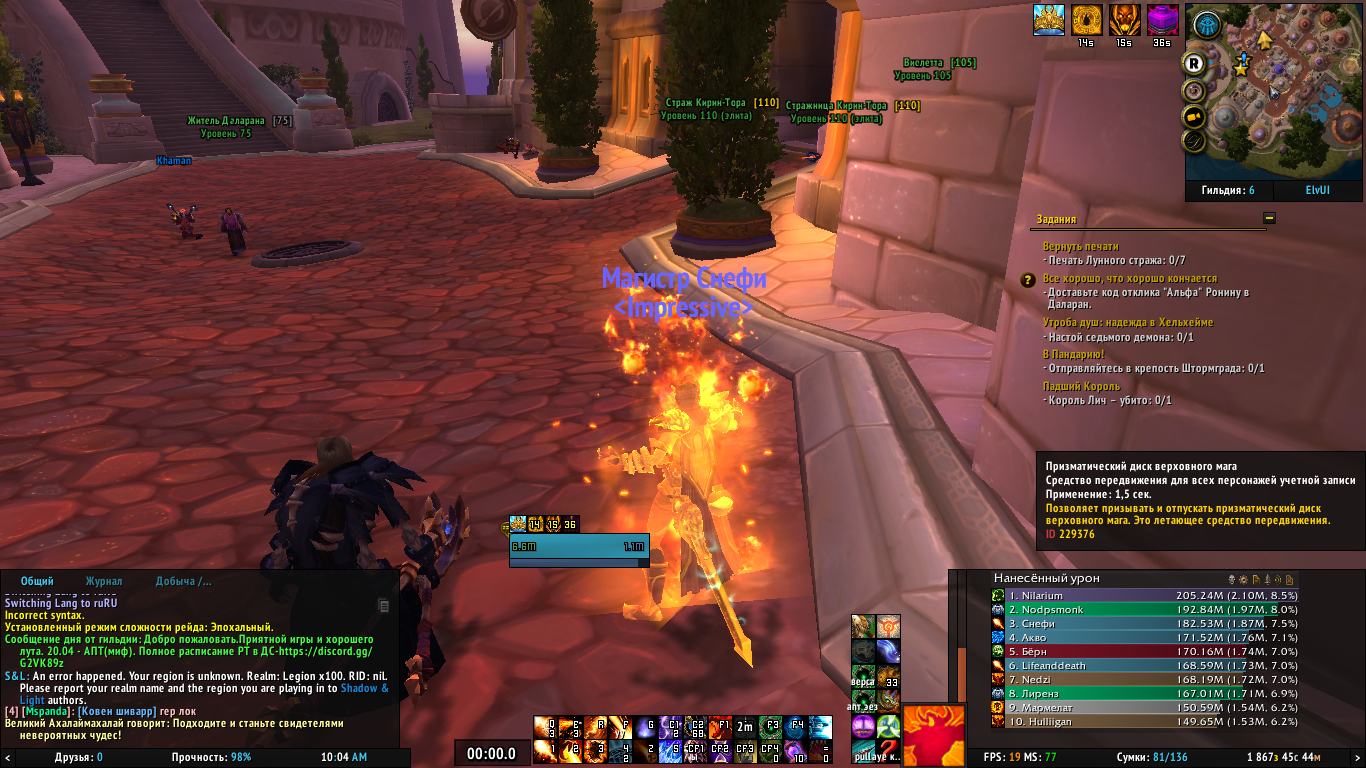This screenshot has width=1366, height=768.
Task: Open the eye-shaped tracking button on minimap
Action: [x=1207, y=26]
